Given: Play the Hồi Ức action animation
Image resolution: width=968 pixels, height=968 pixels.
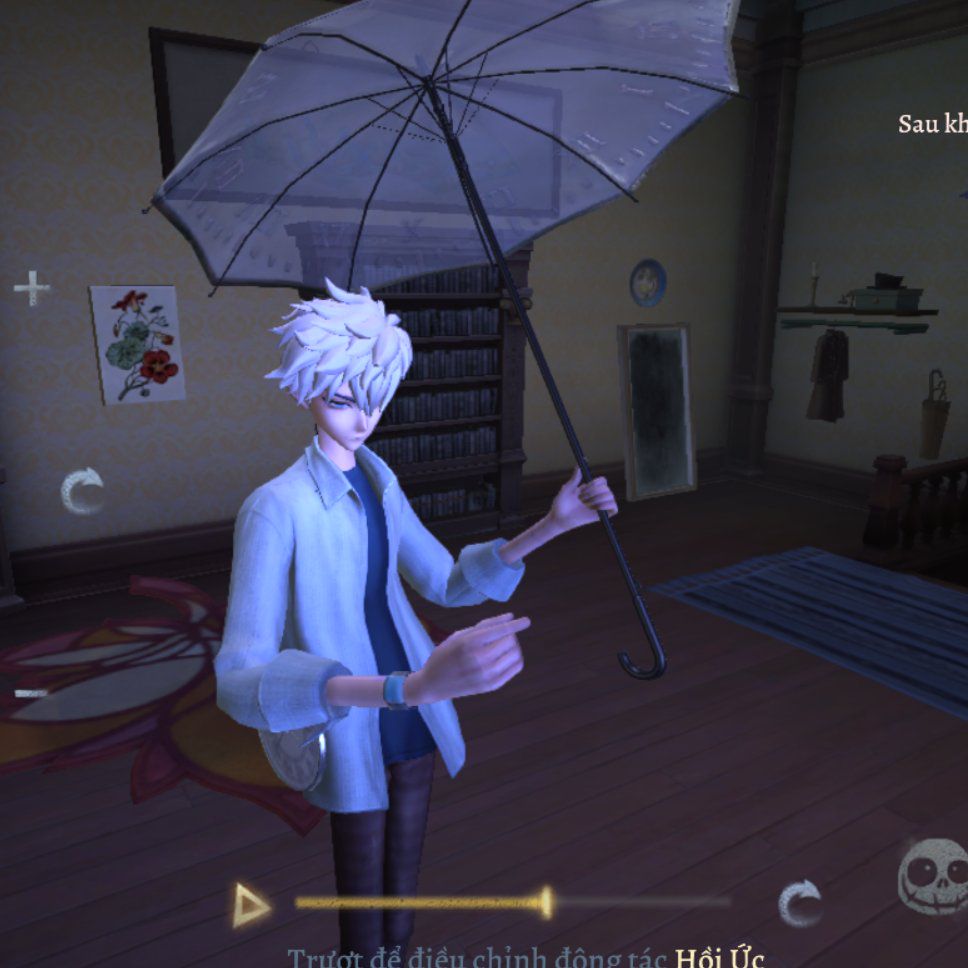Looking at the screenshot, I should 250,905.
